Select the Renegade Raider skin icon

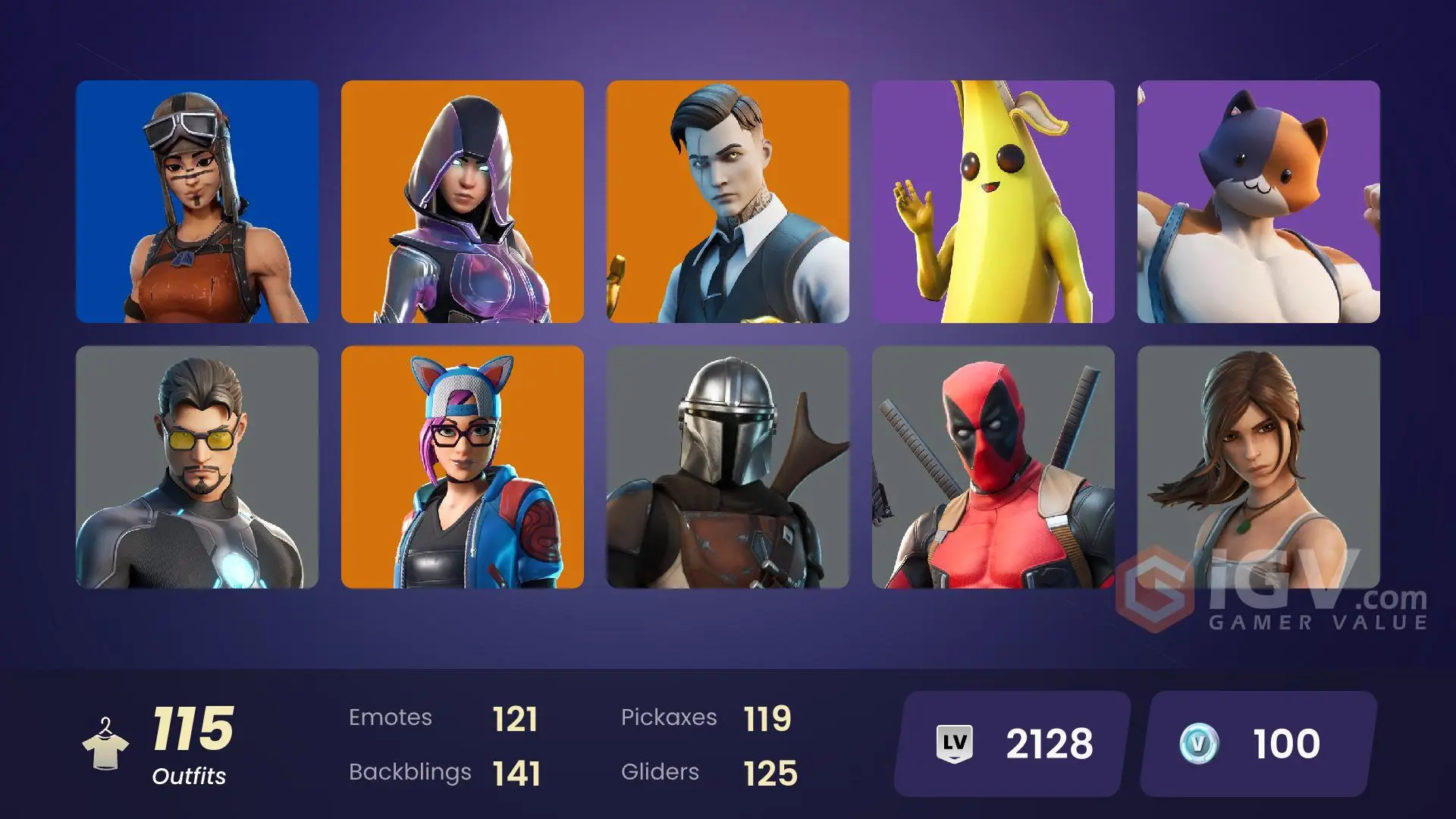196,201
